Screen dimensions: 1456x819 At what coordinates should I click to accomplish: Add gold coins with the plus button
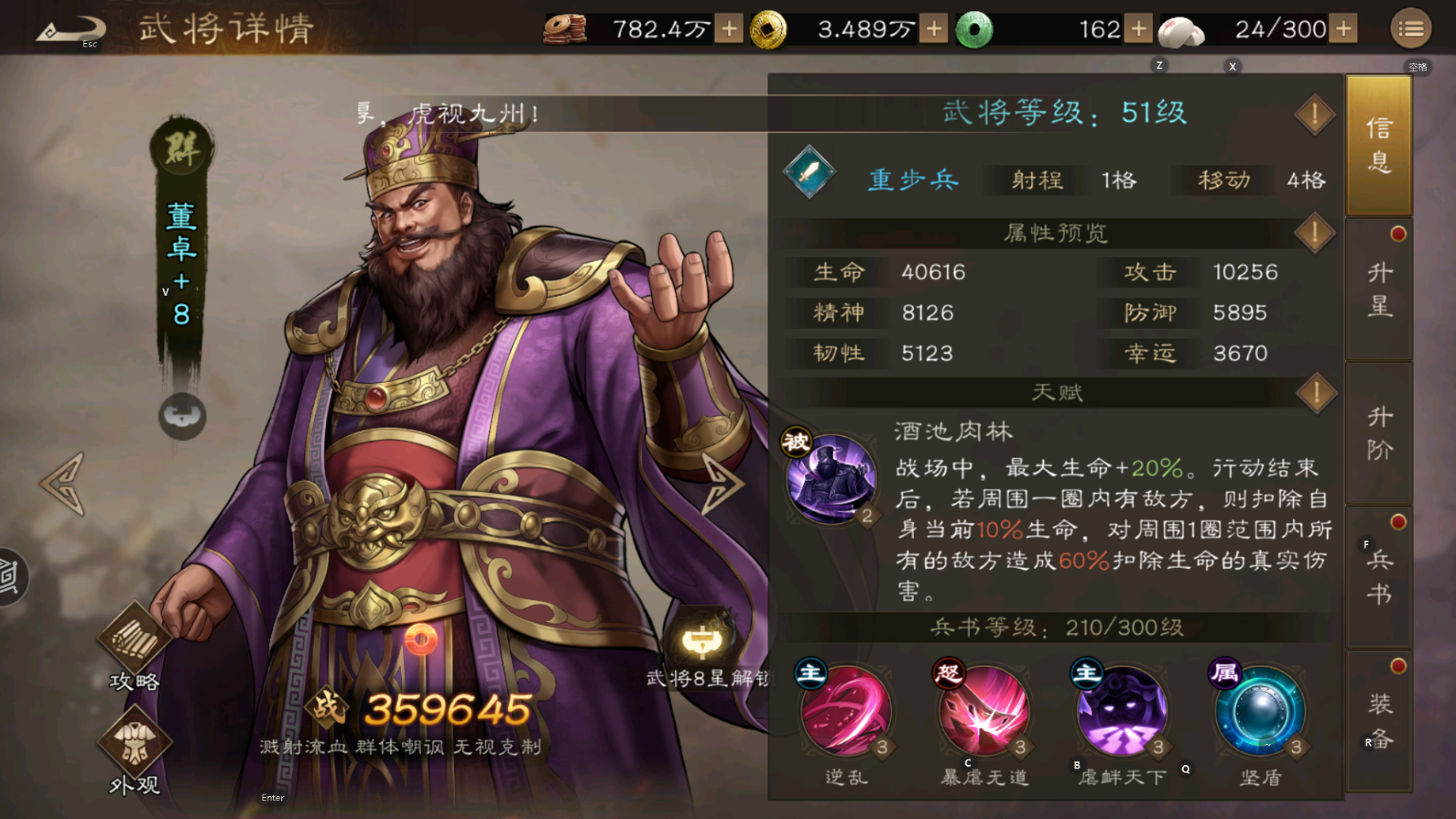[x=933, y=29]
